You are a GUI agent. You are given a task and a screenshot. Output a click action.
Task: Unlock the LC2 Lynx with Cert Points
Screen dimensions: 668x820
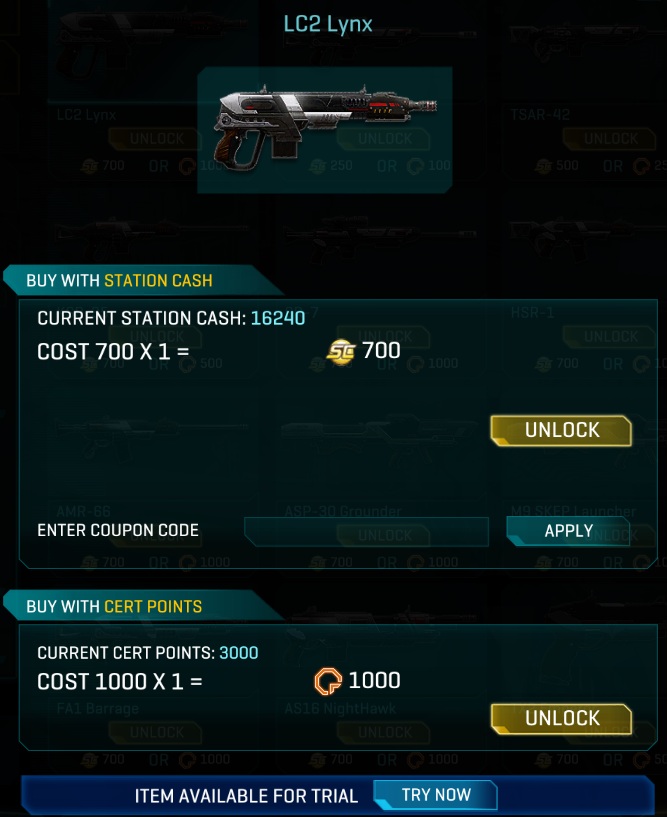[x=561, y=718]
